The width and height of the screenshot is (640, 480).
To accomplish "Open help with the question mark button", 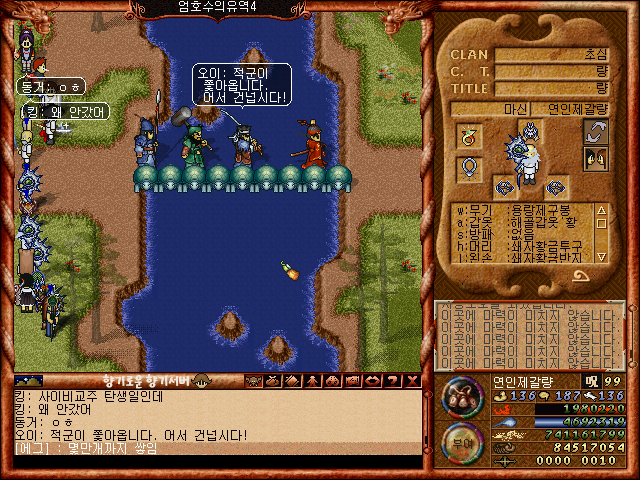I will click(389, 381).
